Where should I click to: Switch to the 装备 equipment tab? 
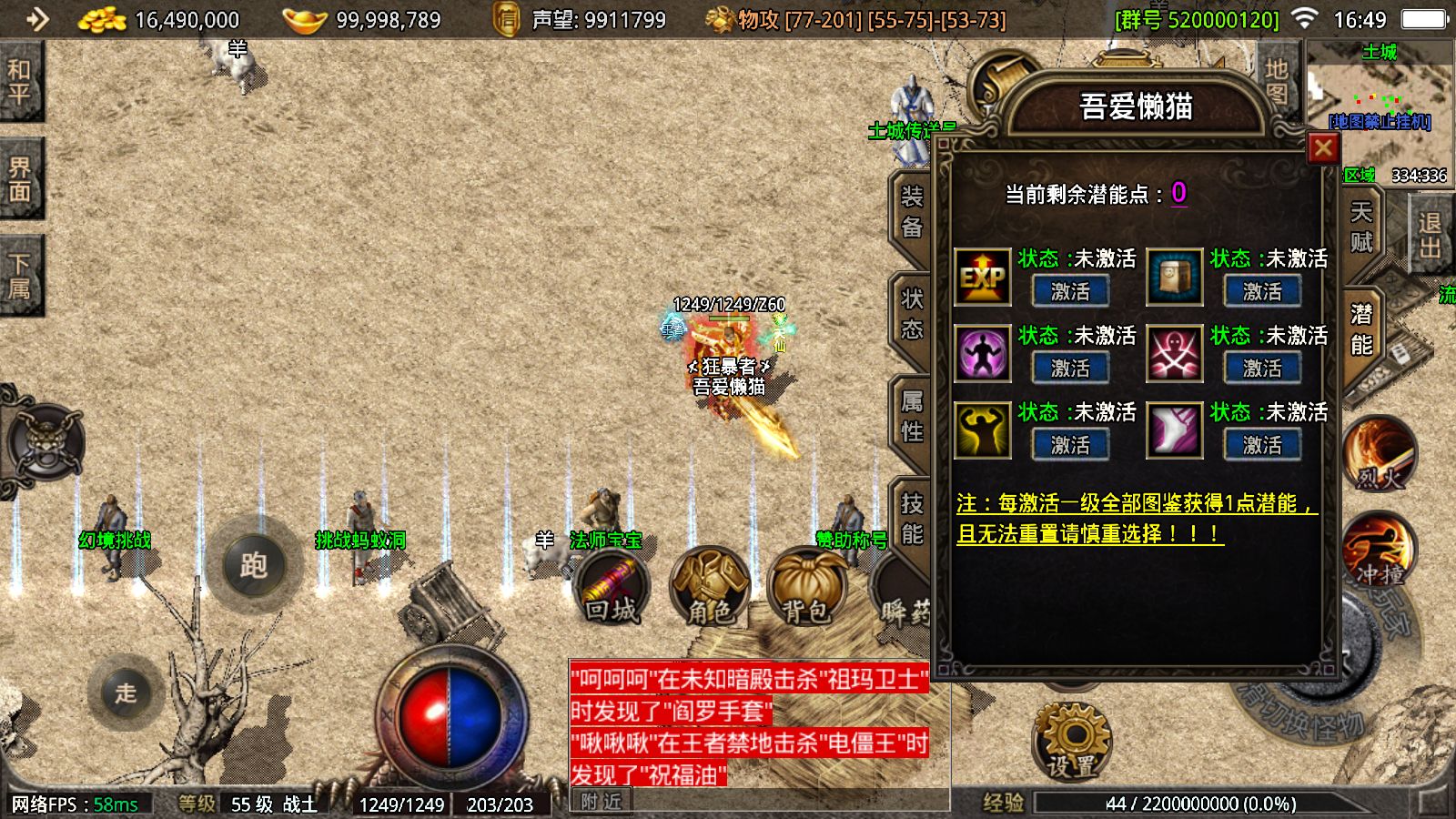(911, 212)
